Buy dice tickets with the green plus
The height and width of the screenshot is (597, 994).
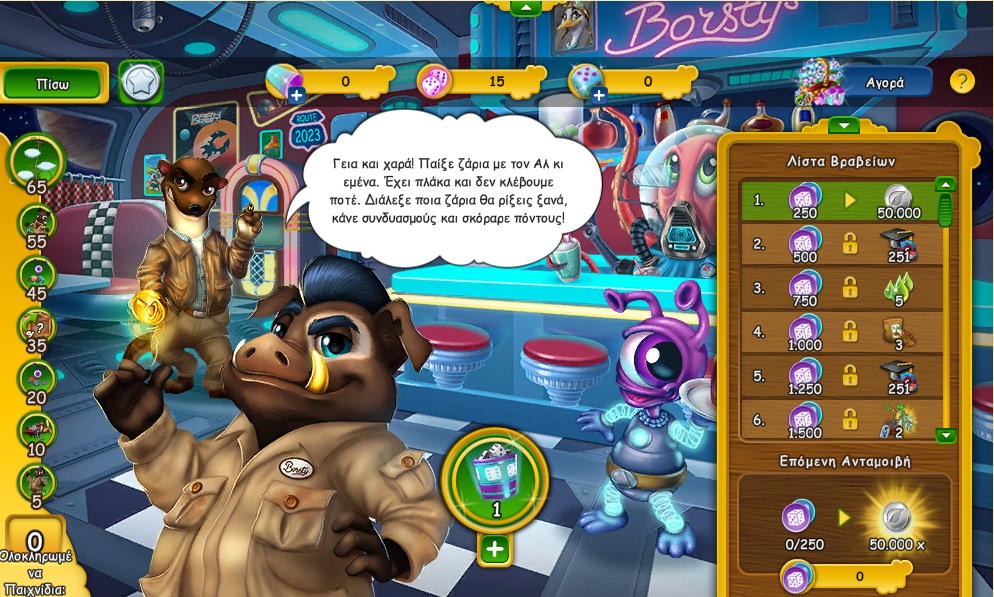tap(495, 549)
